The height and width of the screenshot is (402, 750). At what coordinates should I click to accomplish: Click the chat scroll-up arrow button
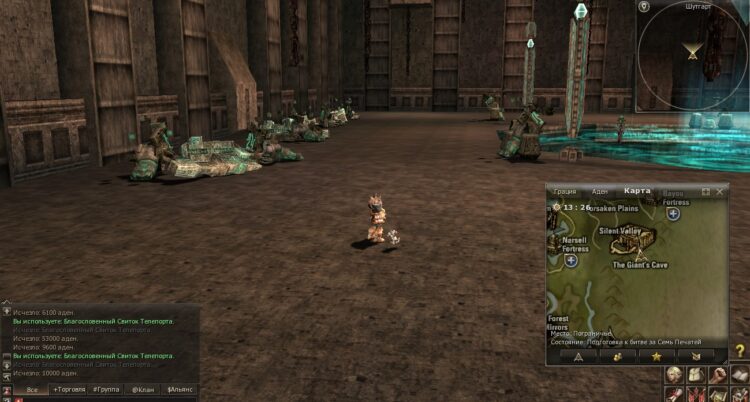coord(6,311)
